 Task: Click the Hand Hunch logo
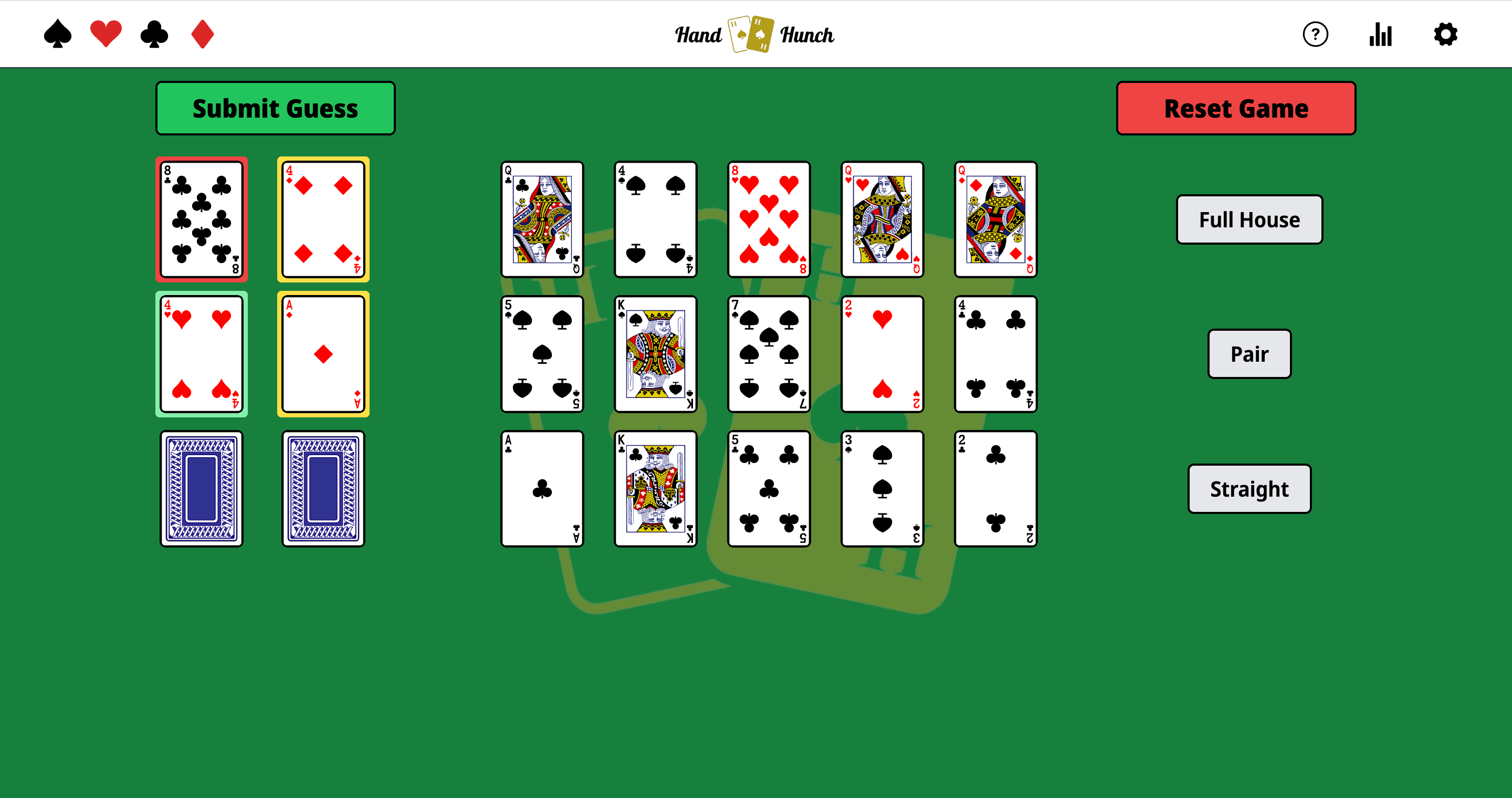pos(754,35)
